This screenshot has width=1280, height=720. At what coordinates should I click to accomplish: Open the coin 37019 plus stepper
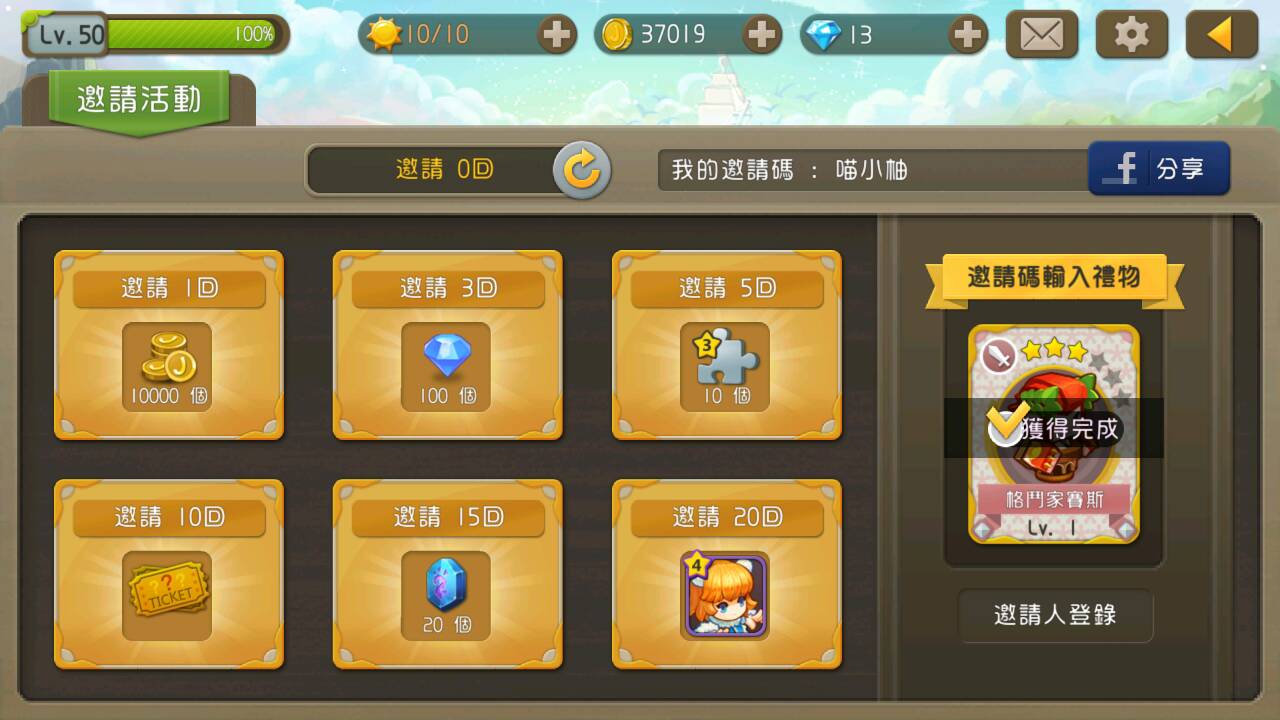pos(760,32)
